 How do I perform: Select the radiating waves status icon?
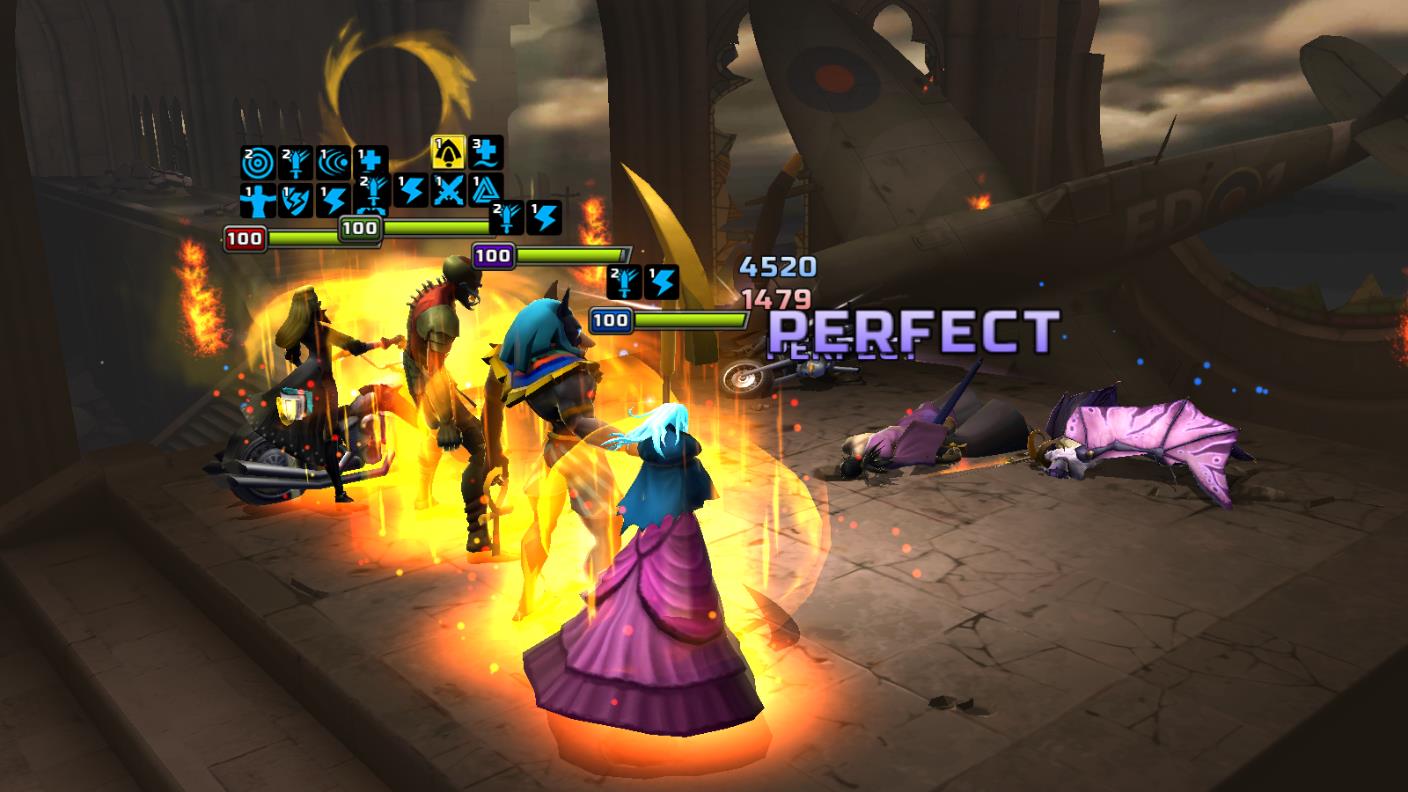[333, 162]
